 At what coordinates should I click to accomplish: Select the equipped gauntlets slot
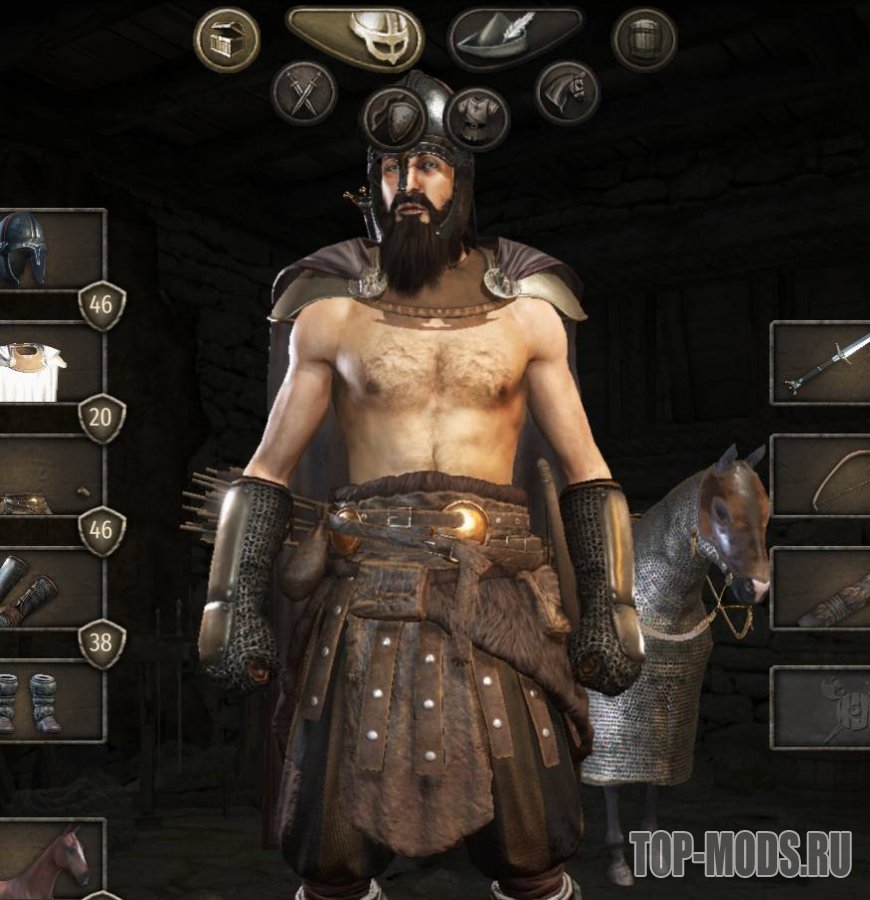[50, 592]
